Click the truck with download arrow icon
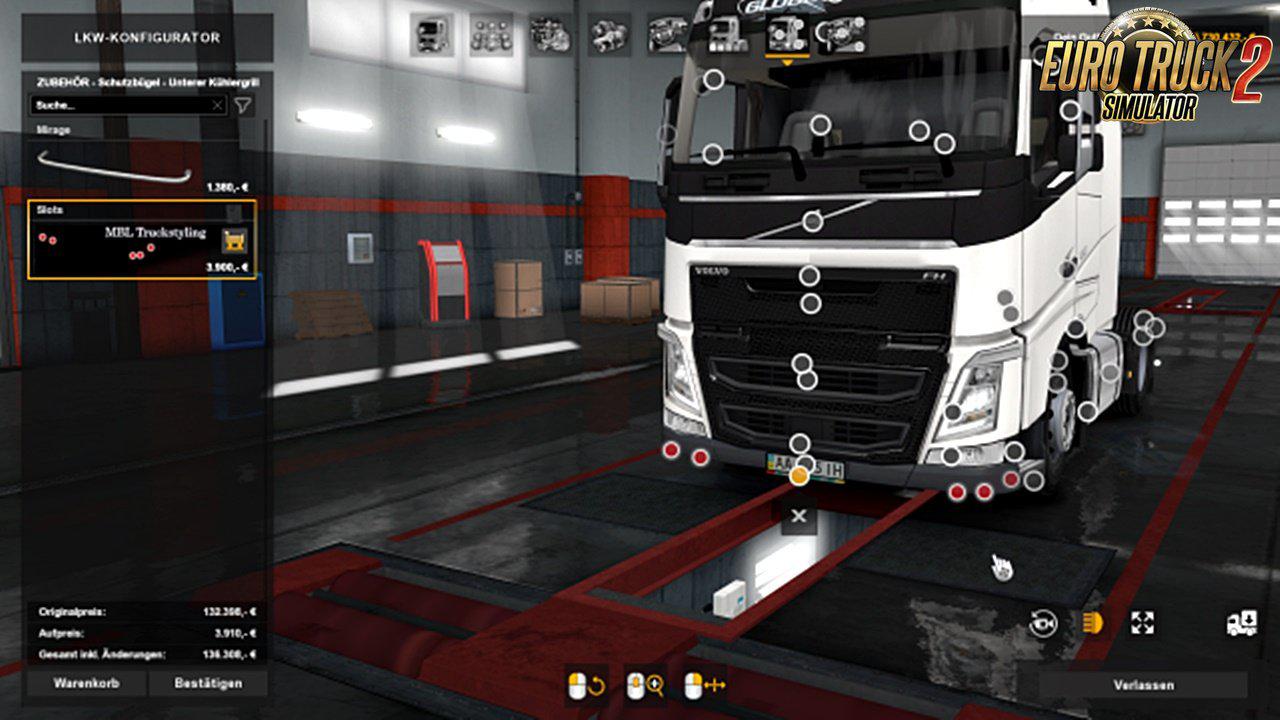1280x720 pixels. pos(1240,623)
